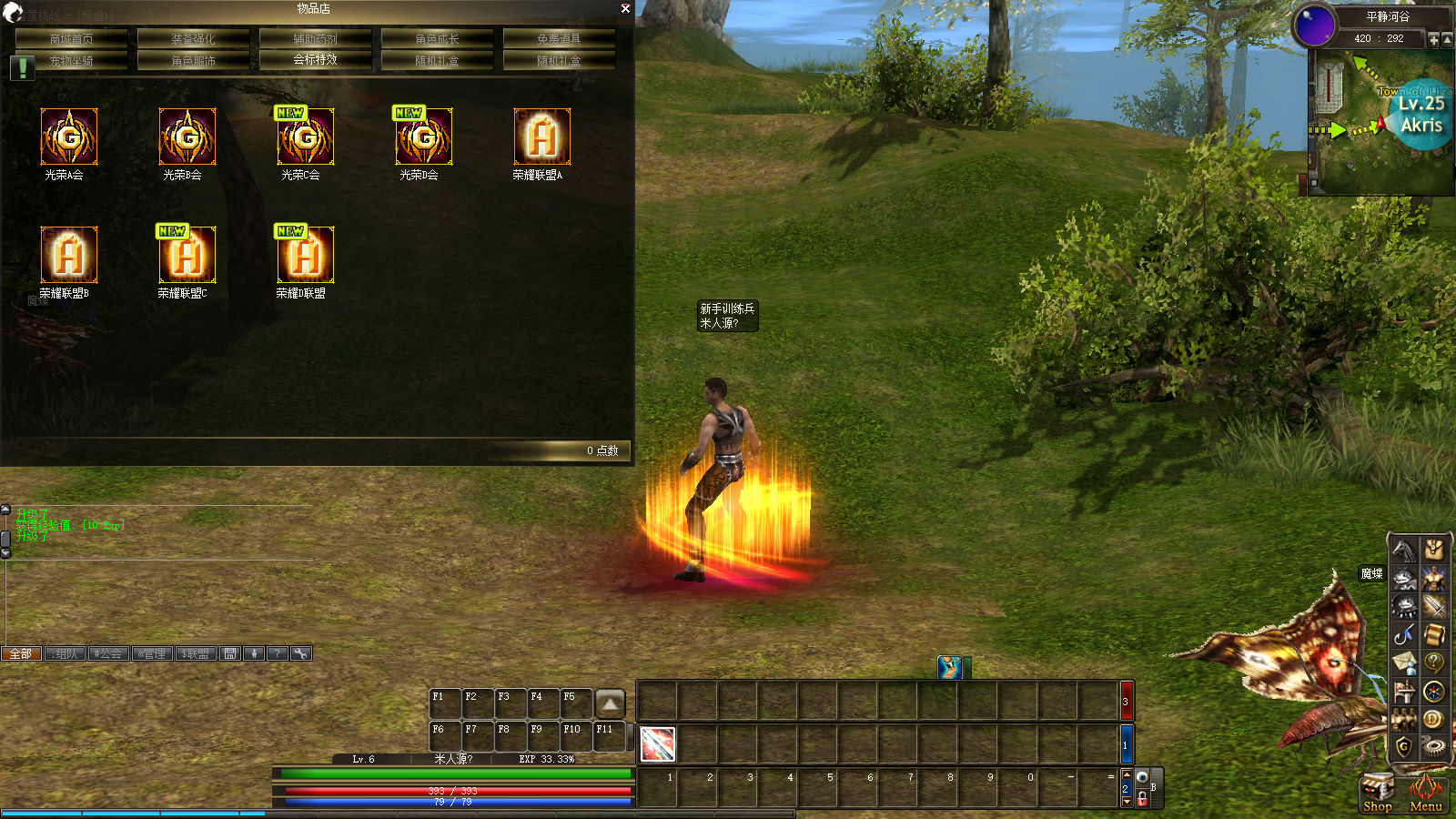Select the 公会 guild chat channel
Image resolution: width=1456 pixels, height=819 pixels.
point(108,653)
